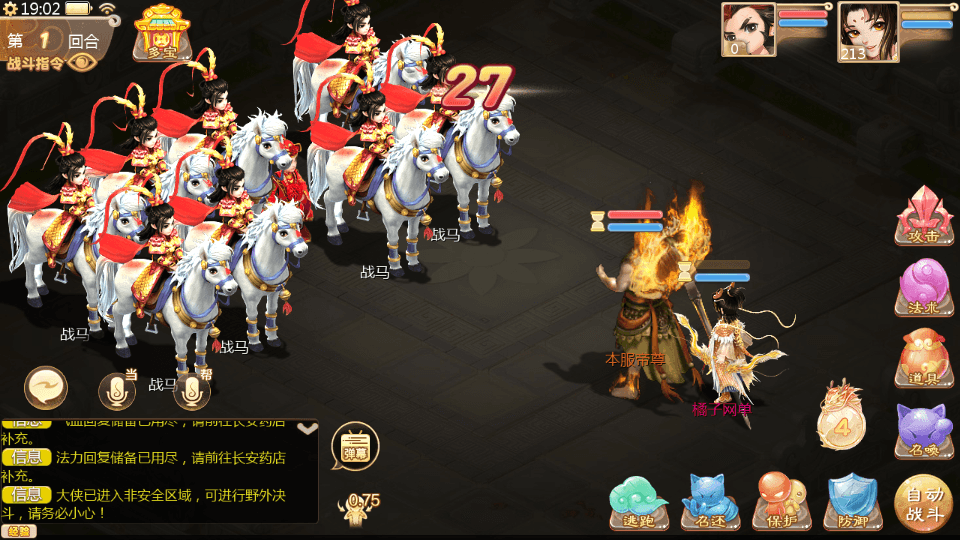Collapse the chat log with the arrow
Screen dimensions: 960x540
(x=308, y=429)
